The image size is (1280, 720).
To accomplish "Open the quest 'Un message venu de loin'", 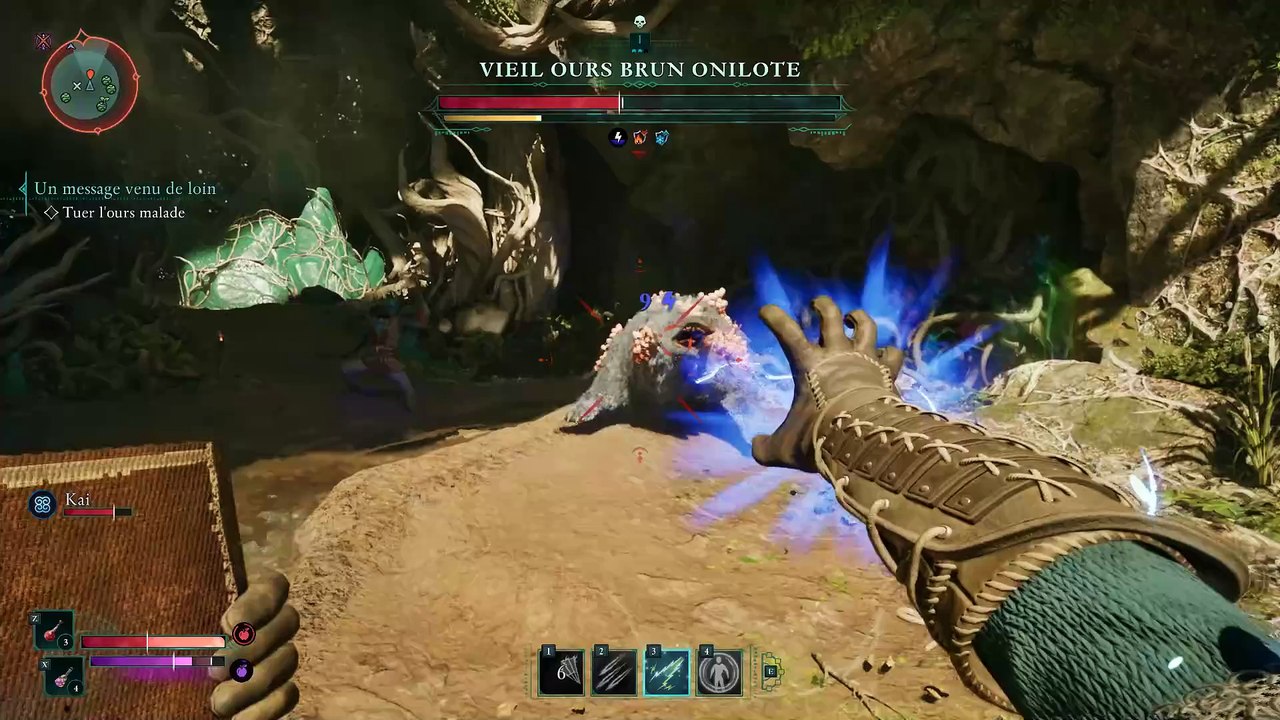I will click(x=125, y=188).
